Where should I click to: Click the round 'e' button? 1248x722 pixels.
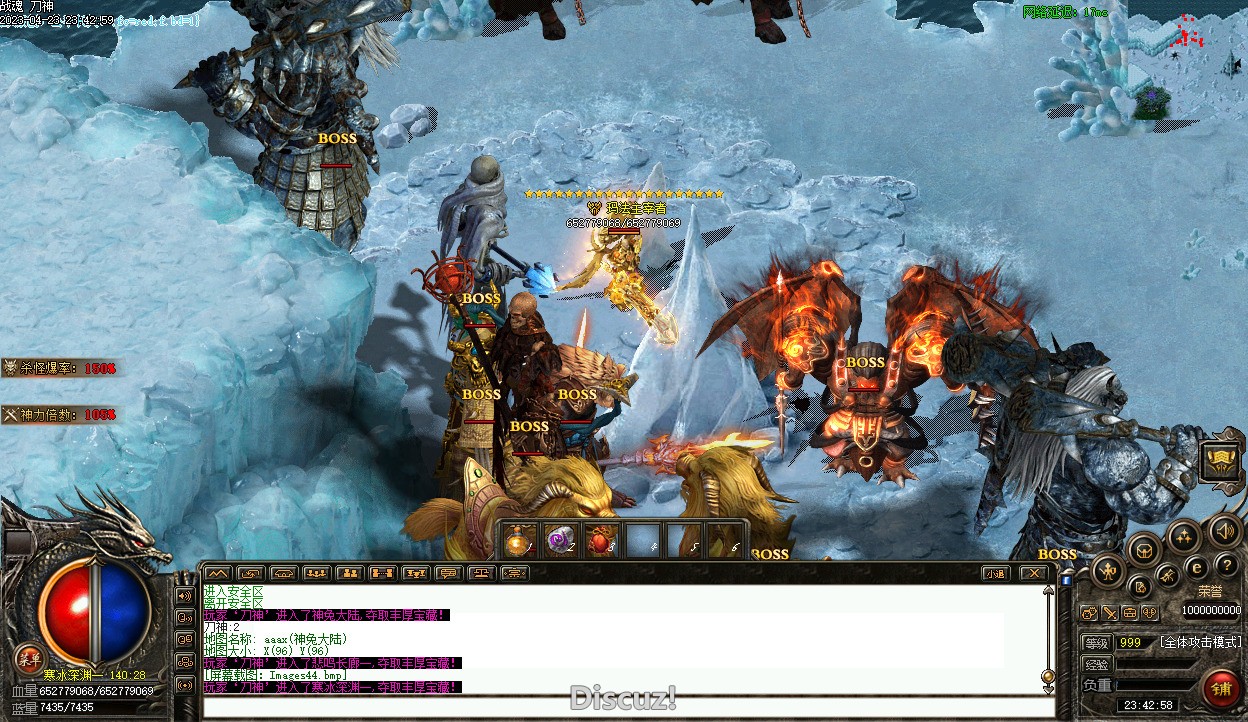pos(1196,567)
